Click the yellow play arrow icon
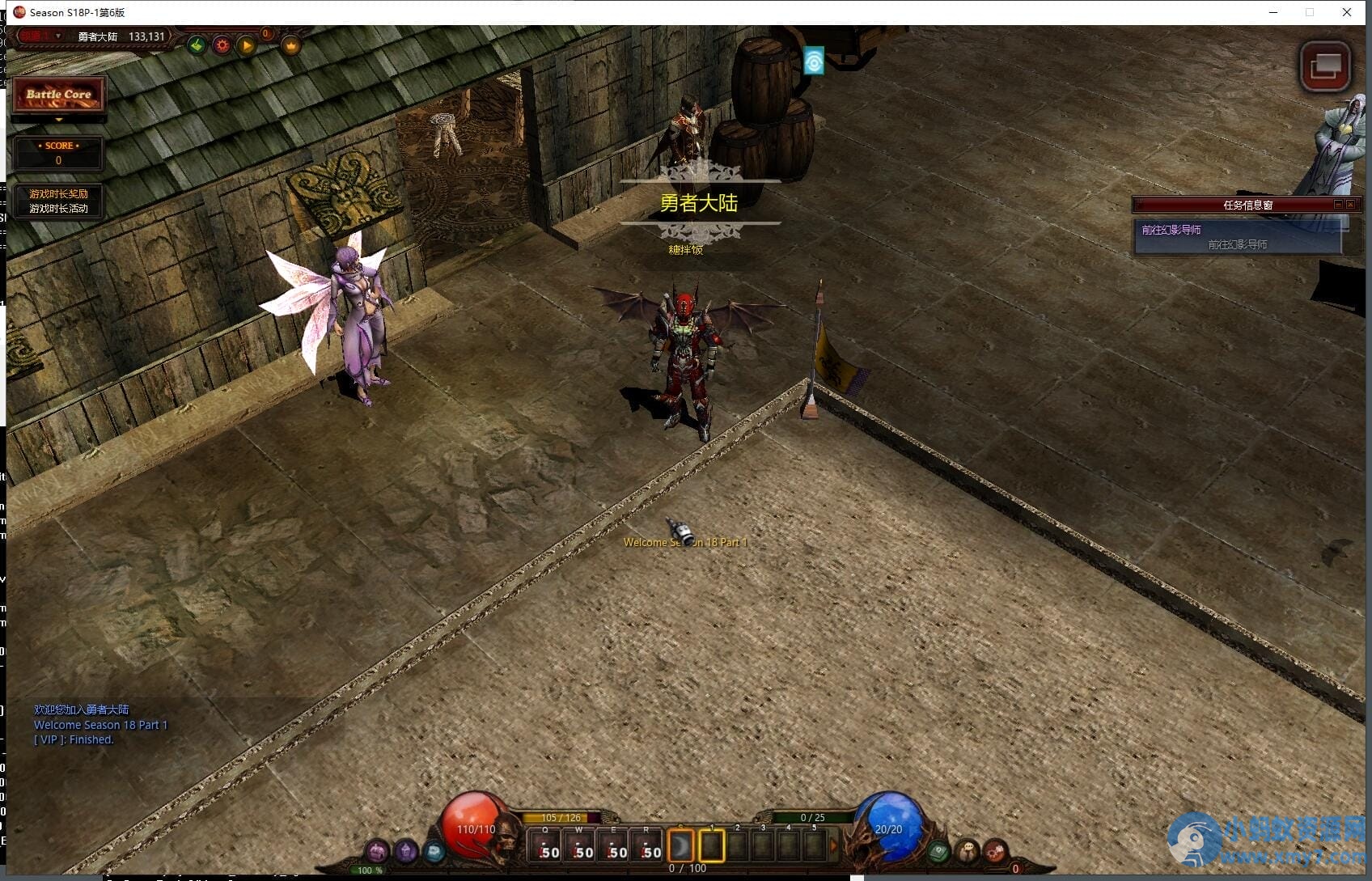Viewport: 1372px width, 881px height. click(247, 45)
